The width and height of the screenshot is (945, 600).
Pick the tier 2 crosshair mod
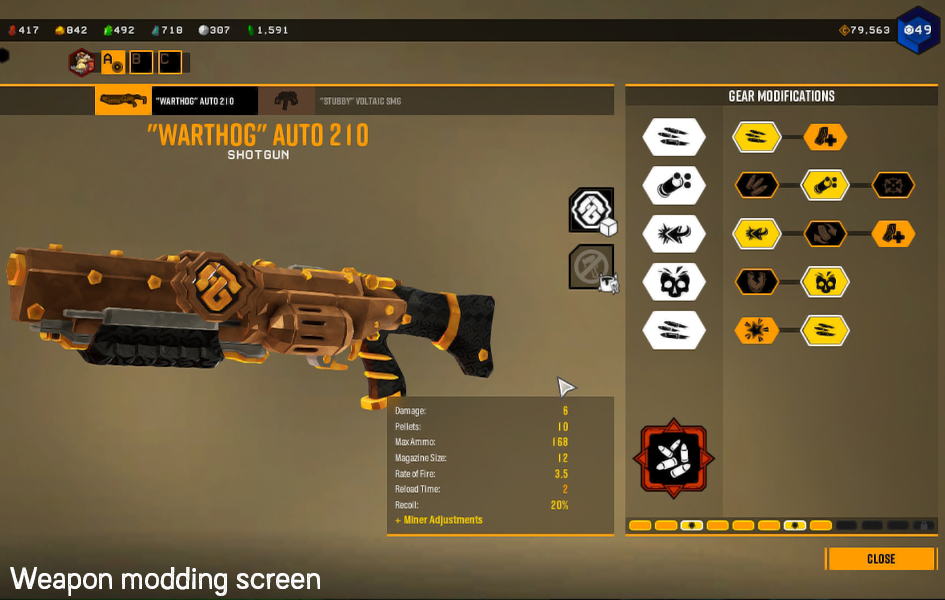[893, 185]
